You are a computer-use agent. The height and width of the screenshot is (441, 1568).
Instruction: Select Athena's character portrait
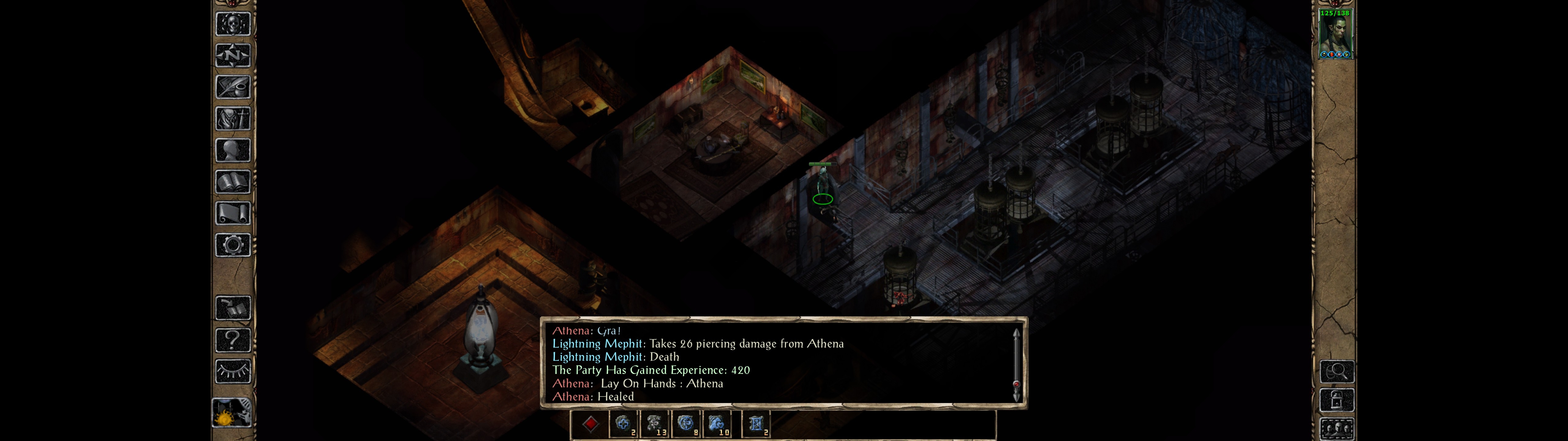(x=1336, y=33)
